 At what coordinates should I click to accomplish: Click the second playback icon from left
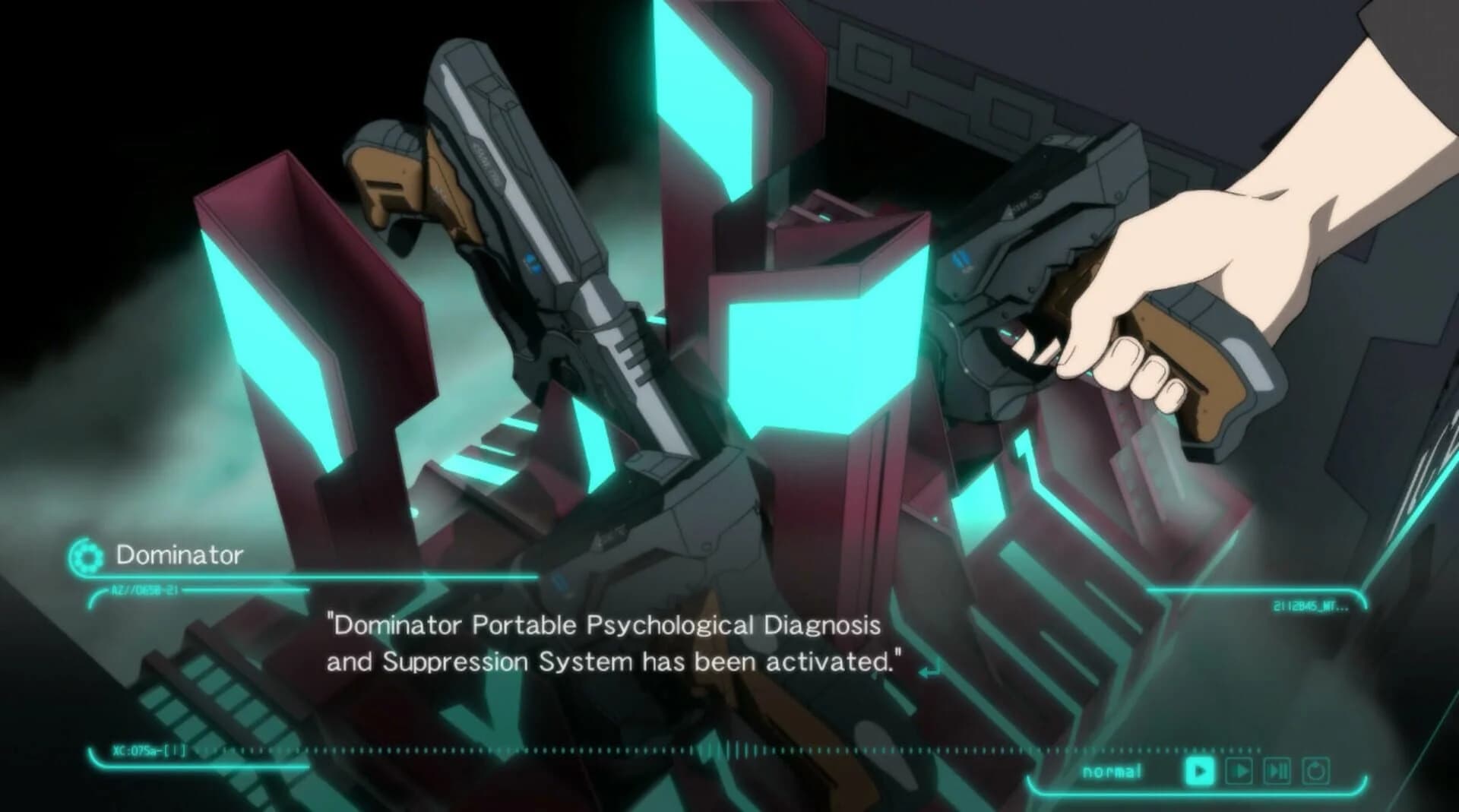tap(1238, 770)
